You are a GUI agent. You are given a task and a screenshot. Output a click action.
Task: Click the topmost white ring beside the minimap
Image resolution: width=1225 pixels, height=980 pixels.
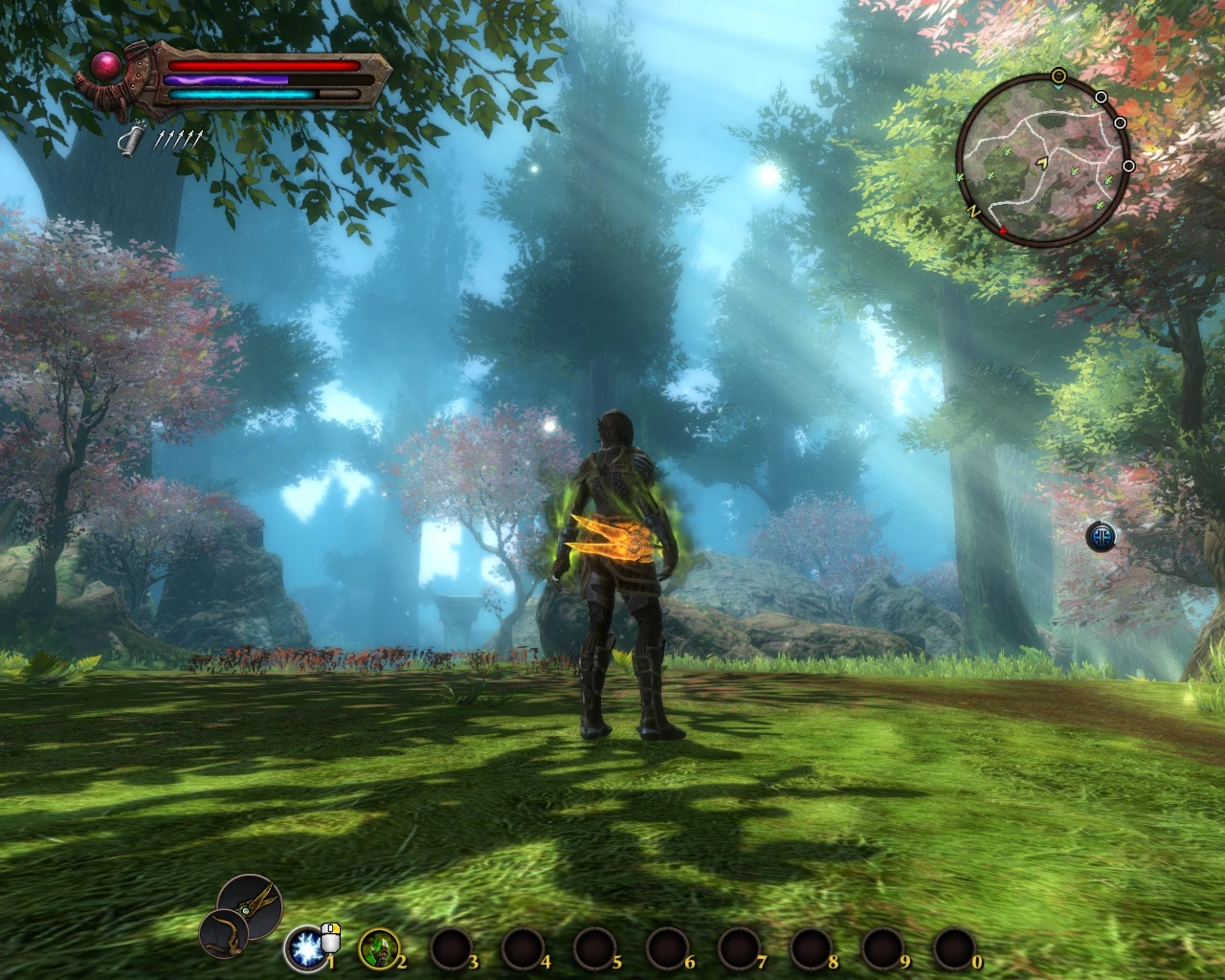(x=1102, y=97)
